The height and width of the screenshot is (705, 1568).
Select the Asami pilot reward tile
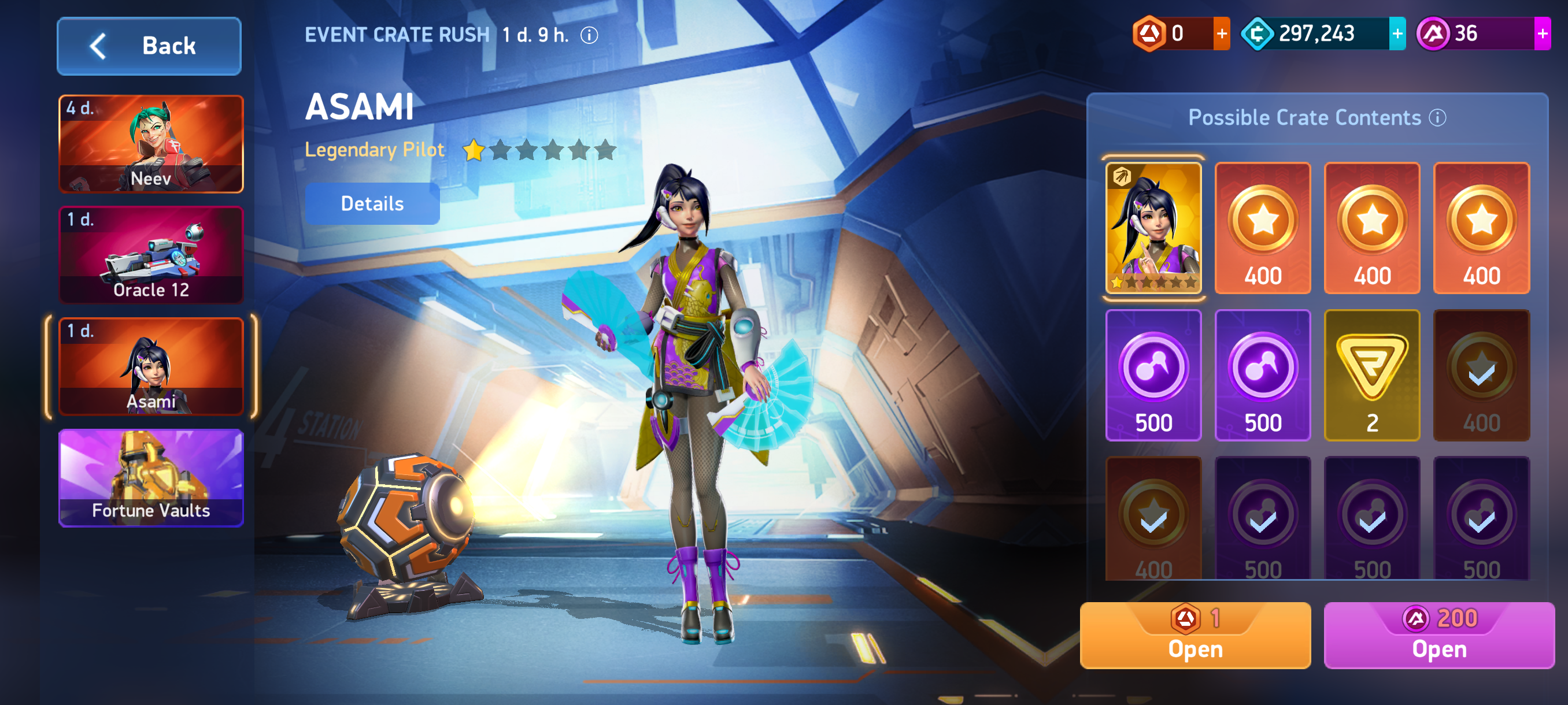tap(1153, 228)
